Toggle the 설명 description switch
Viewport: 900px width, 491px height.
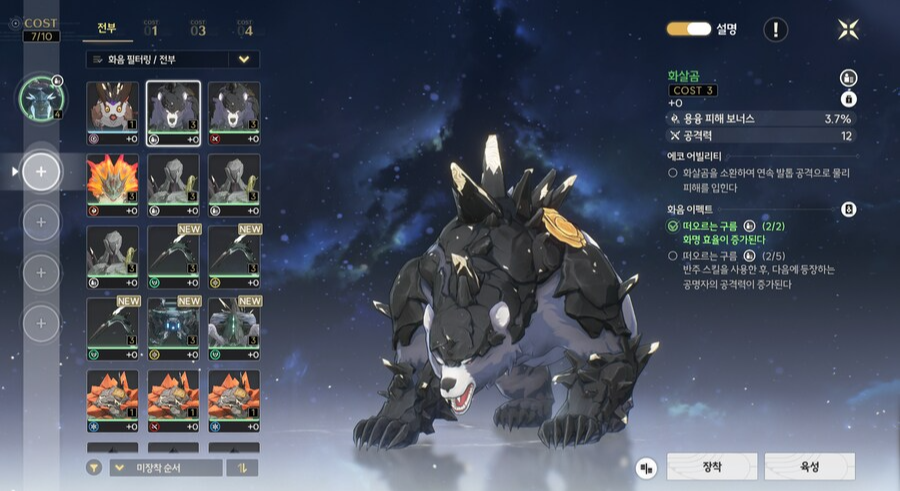coord(688,29)
